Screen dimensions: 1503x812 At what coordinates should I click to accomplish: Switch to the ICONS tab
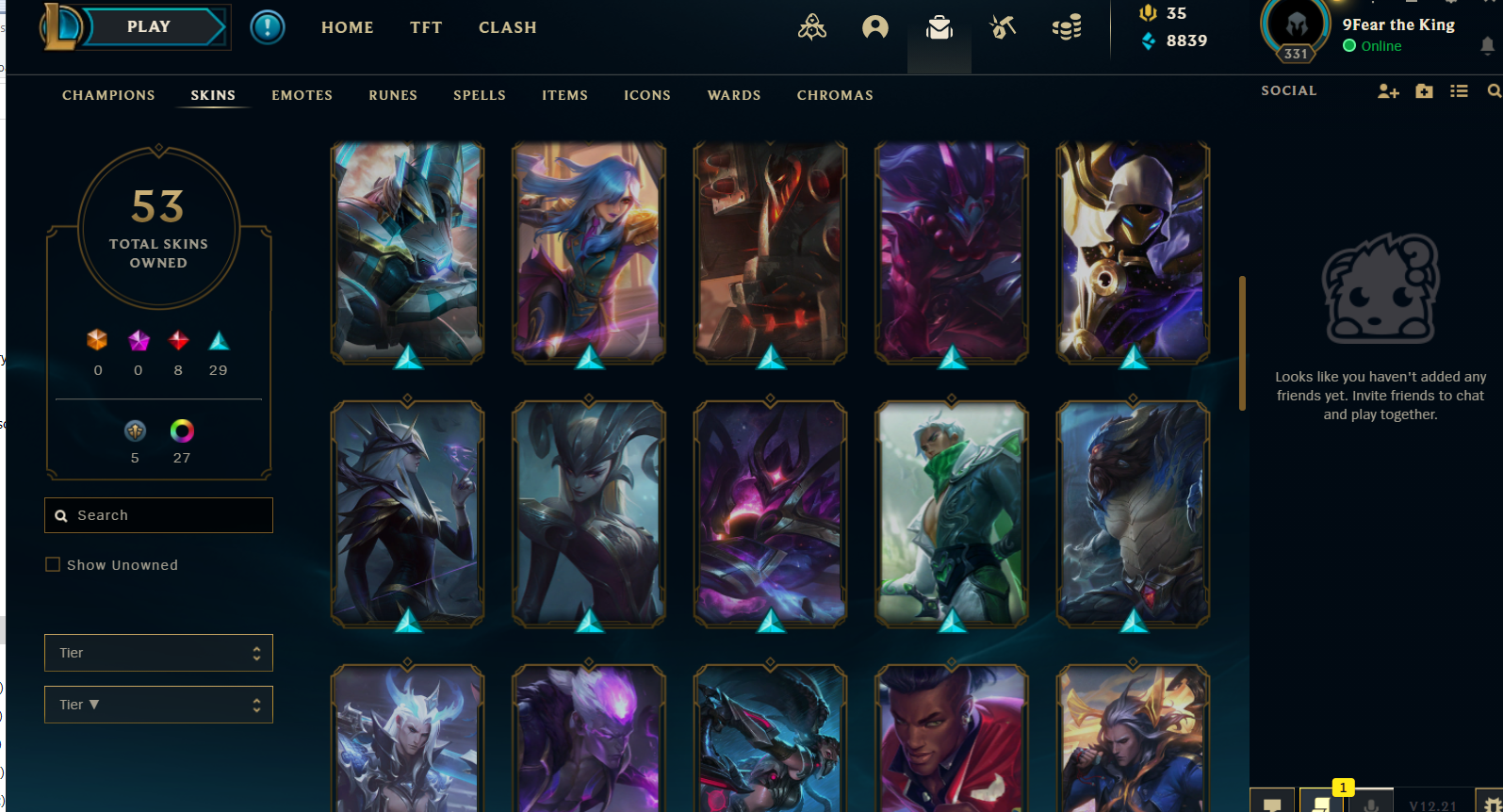[647, 95]
